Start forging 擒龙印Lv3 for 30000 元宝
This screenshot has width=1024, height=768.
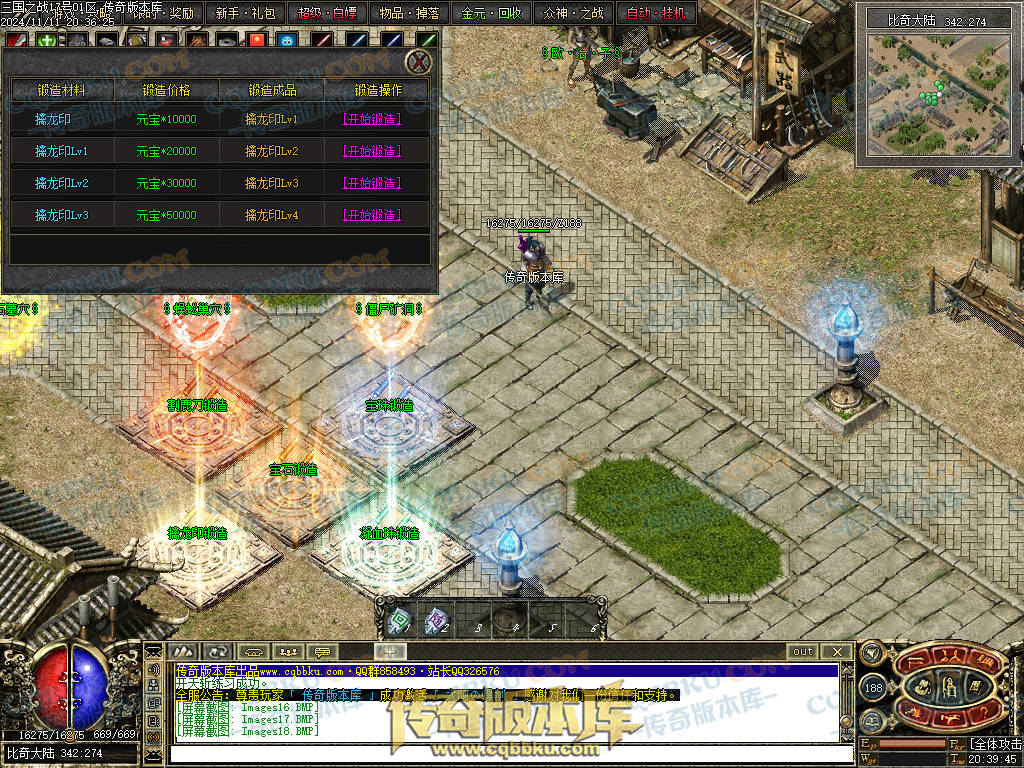[x=372, y=183]
